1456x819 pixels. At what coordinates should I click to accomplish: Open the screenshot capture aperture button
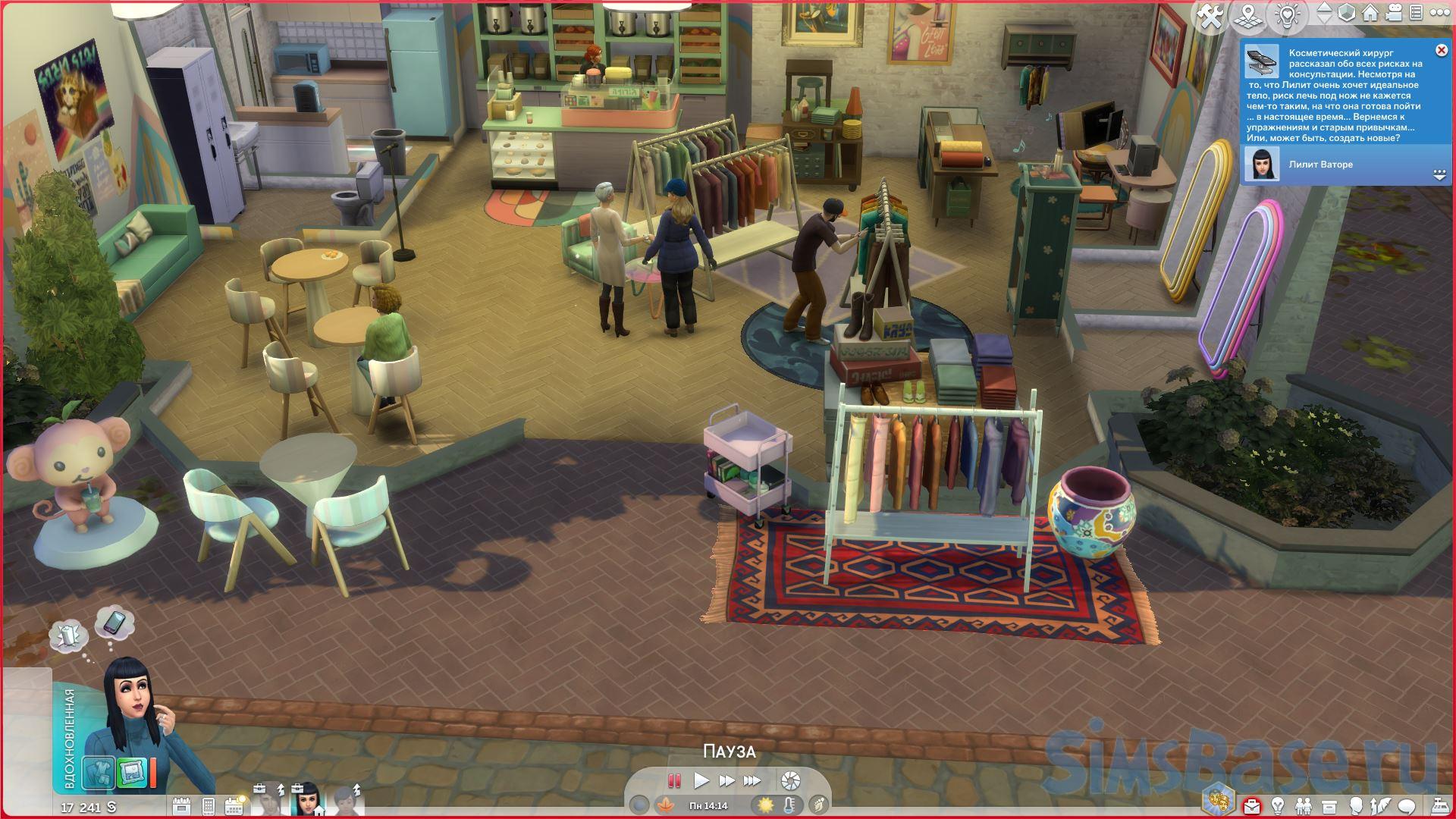[790, 780]
